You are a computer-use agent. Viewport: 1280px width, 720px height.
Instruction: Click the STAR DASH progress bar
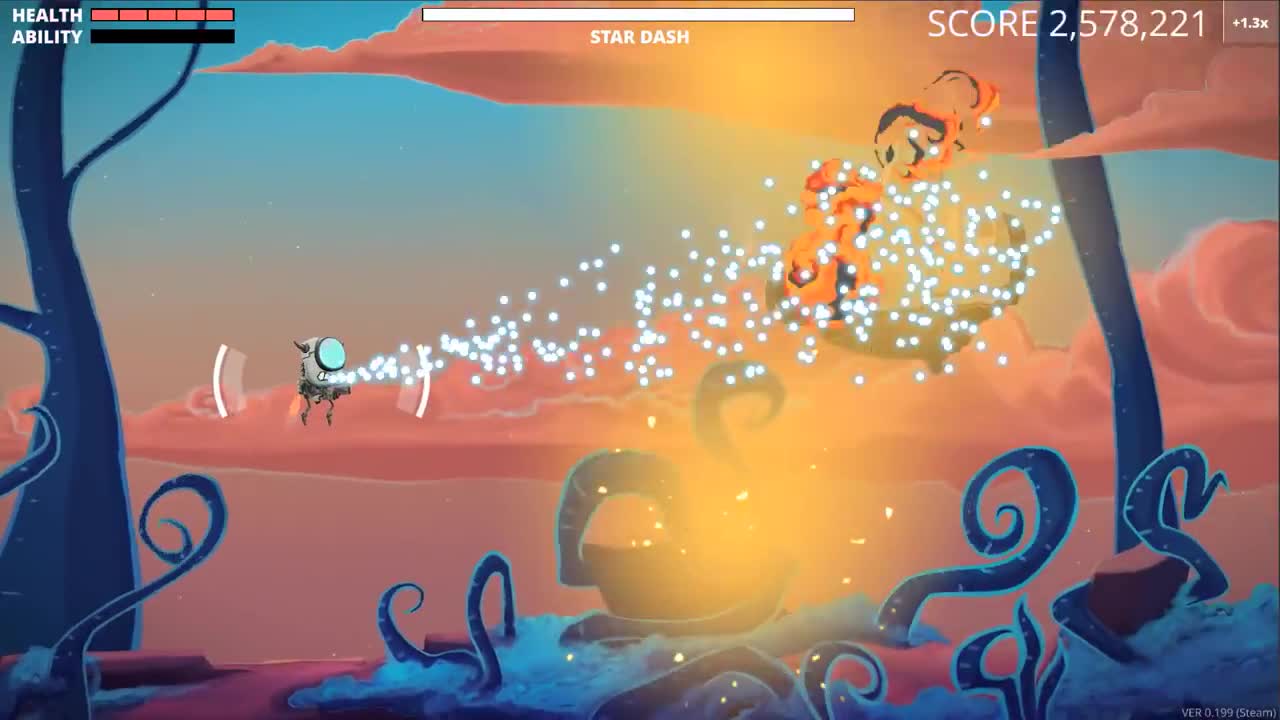(x=638, y=14)
